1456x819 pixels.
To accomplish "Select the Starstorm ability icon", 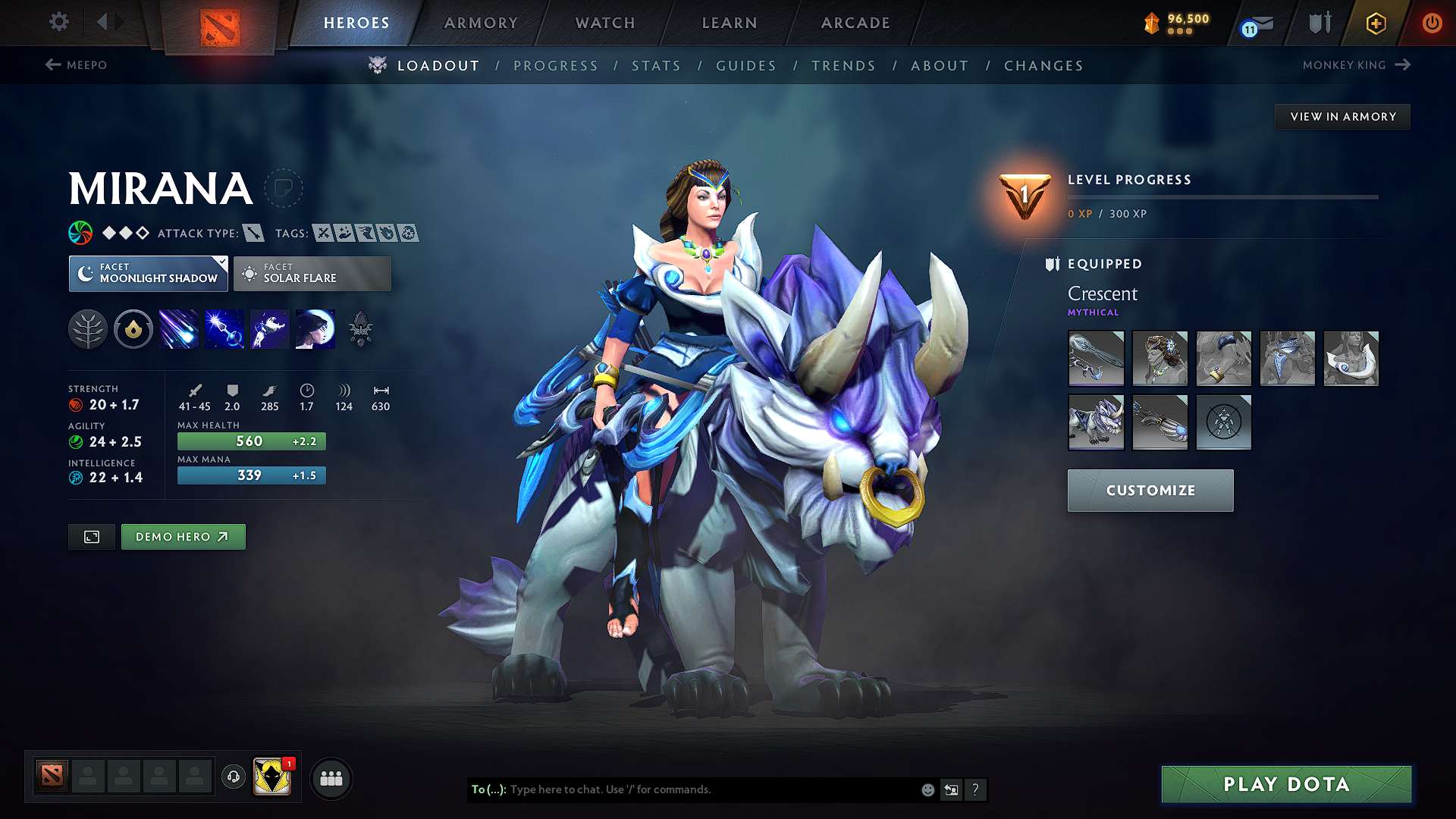I will pyautogui.click(x=178, y=328).
